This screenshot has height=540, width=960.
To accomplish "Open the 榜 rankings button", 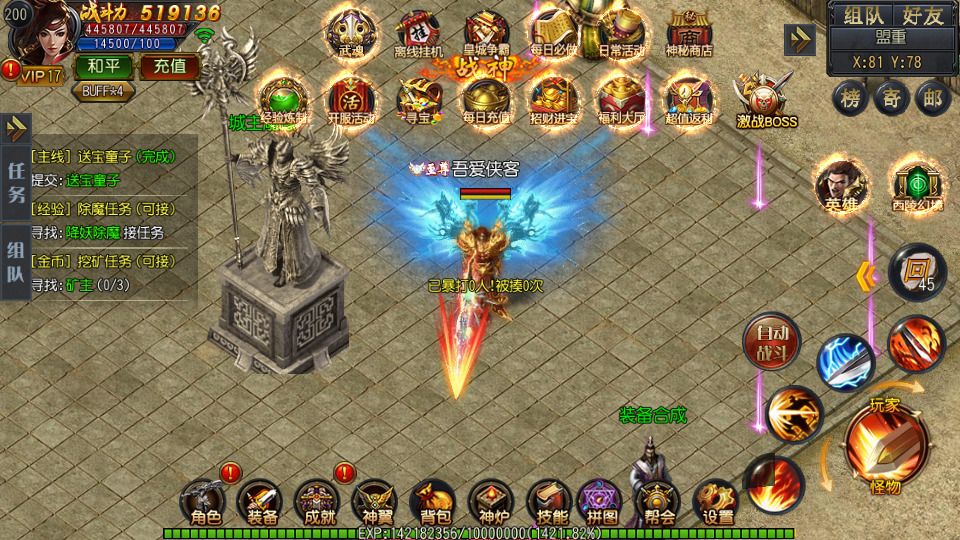I will click(850, 97).
